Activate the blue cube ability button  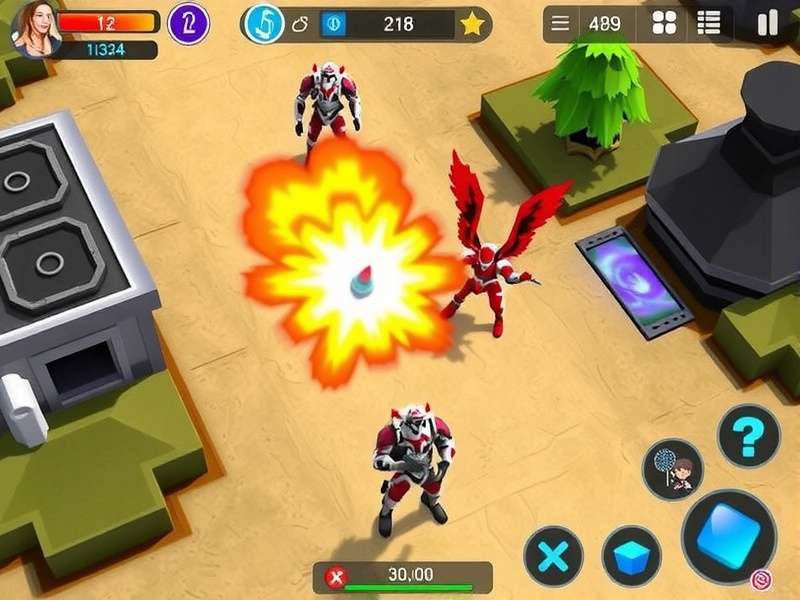pos(631,556)
